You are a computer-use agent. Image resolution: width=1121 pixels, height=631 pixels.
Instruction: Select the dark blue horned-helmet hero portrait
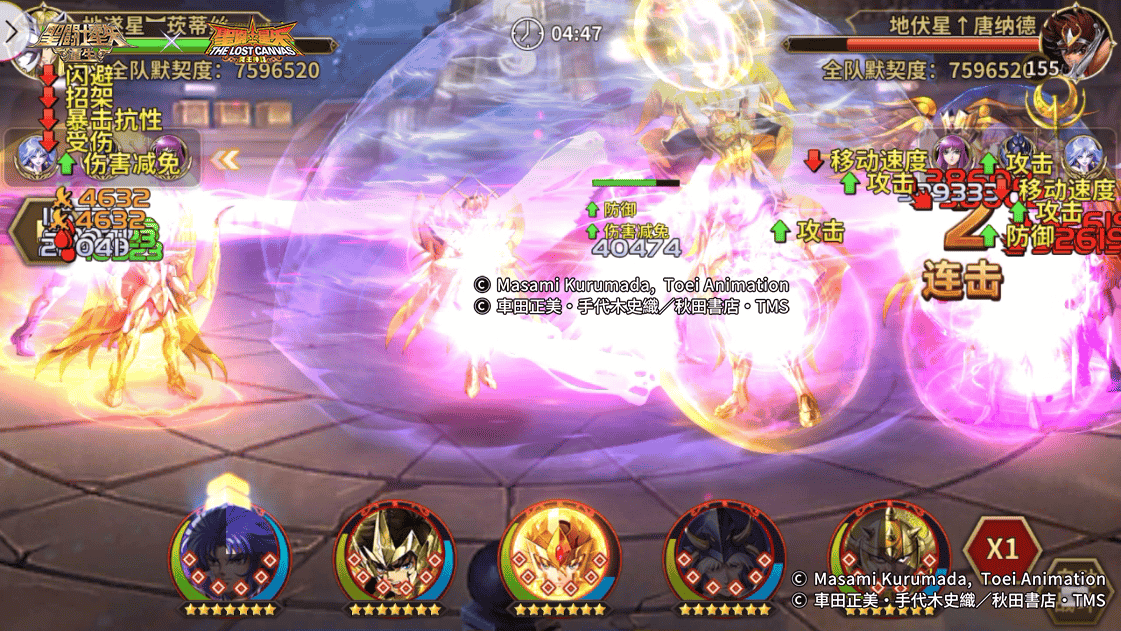click(x=724, y=554)
